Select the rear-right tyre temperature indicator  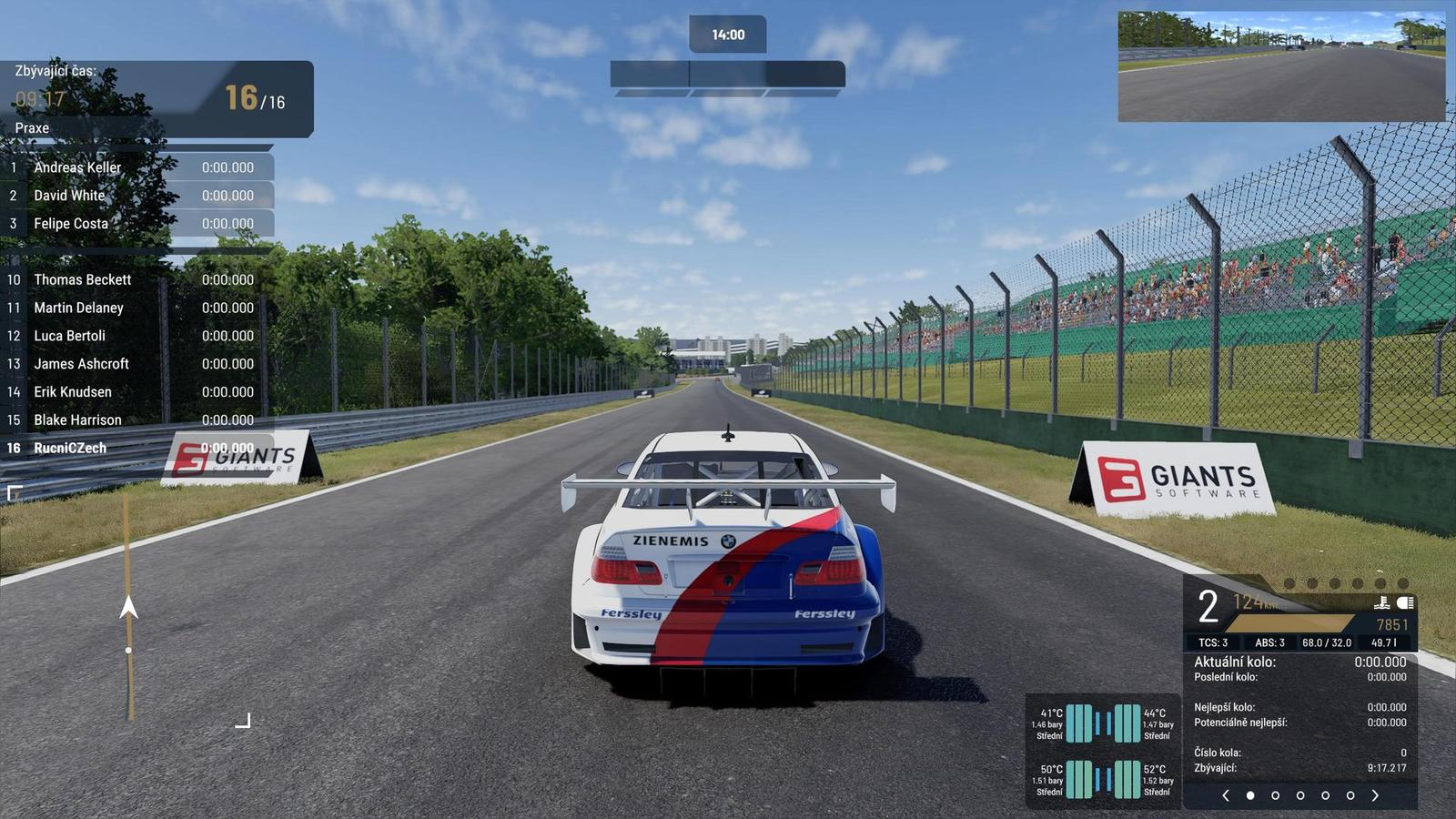pos(1127,780)
